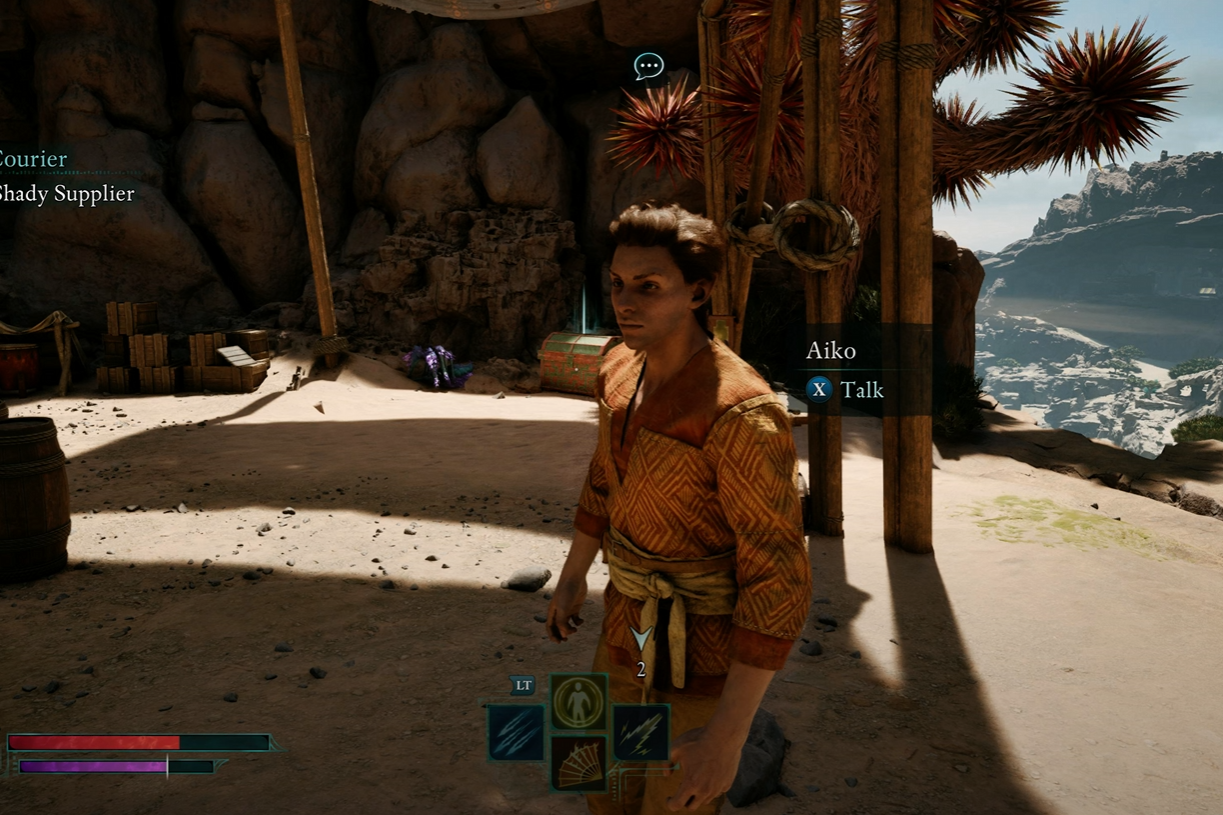Screen dimensions: 1223x815
Task: Select the Shady Supplier quest tracker entry
Action: coord(66,194)
